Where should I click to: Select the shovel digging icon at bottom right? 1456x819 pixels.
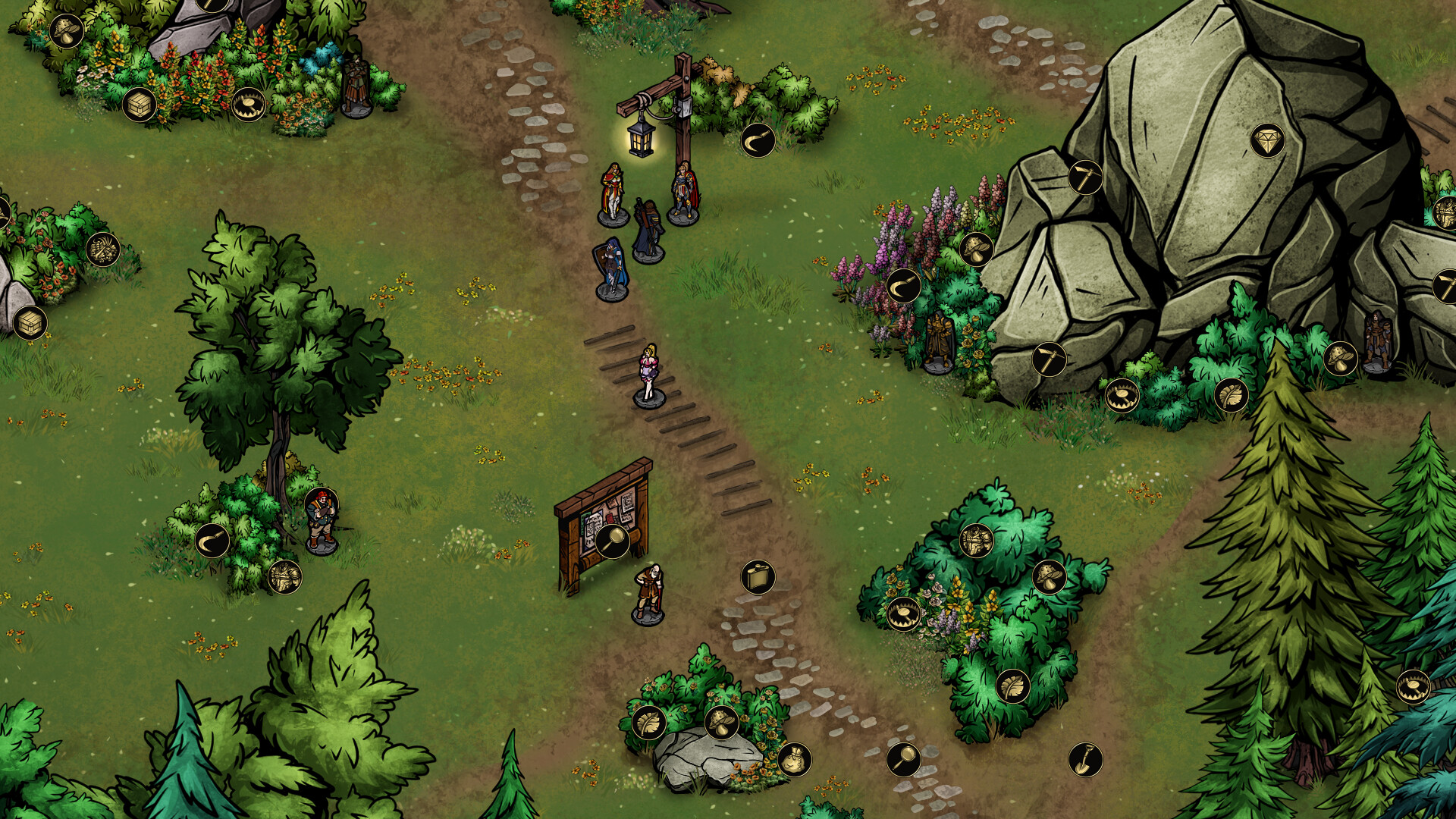click(x=1087, y=760)
